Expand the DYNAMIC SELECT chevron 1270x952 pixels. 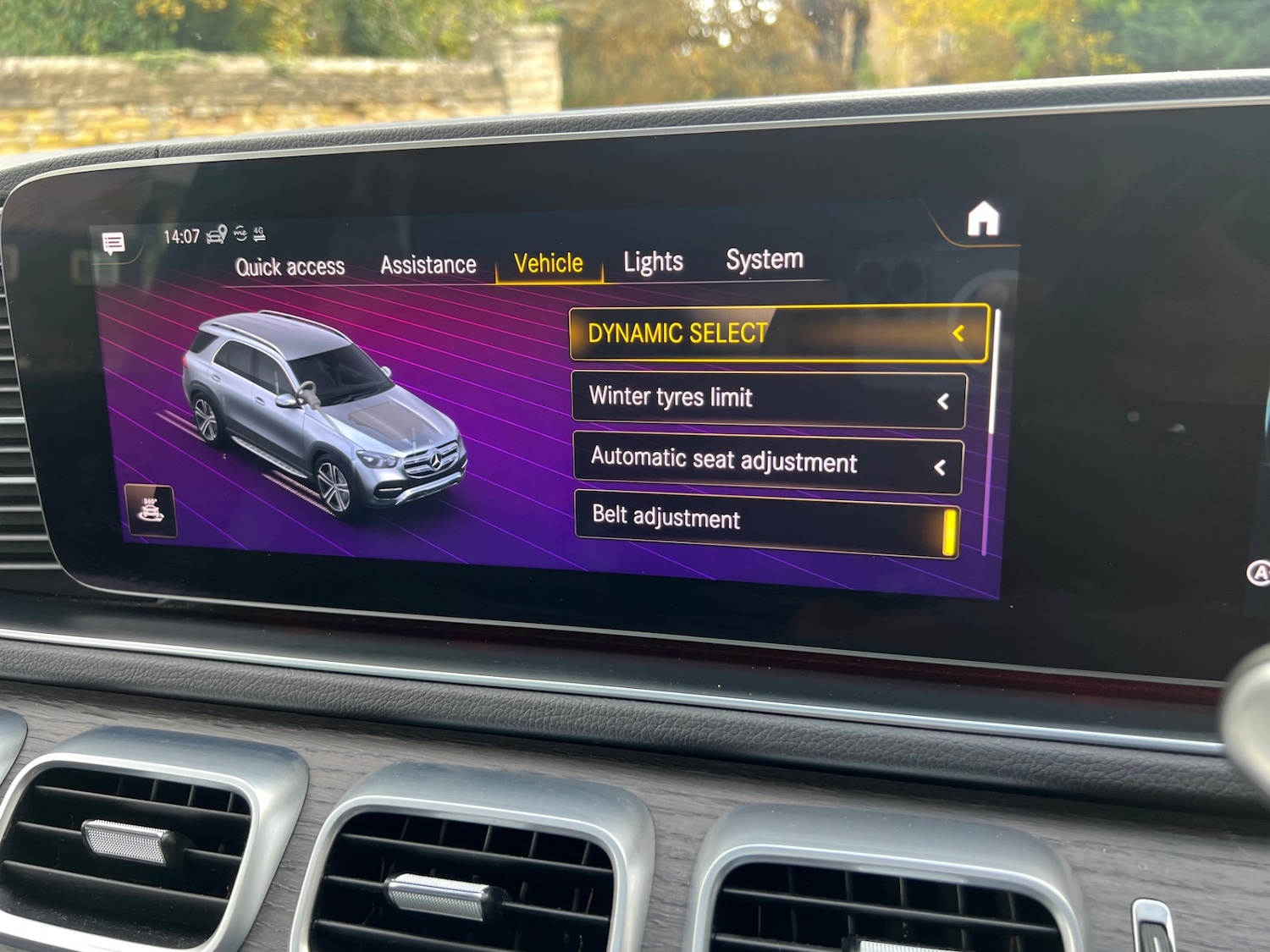[959, 333]
